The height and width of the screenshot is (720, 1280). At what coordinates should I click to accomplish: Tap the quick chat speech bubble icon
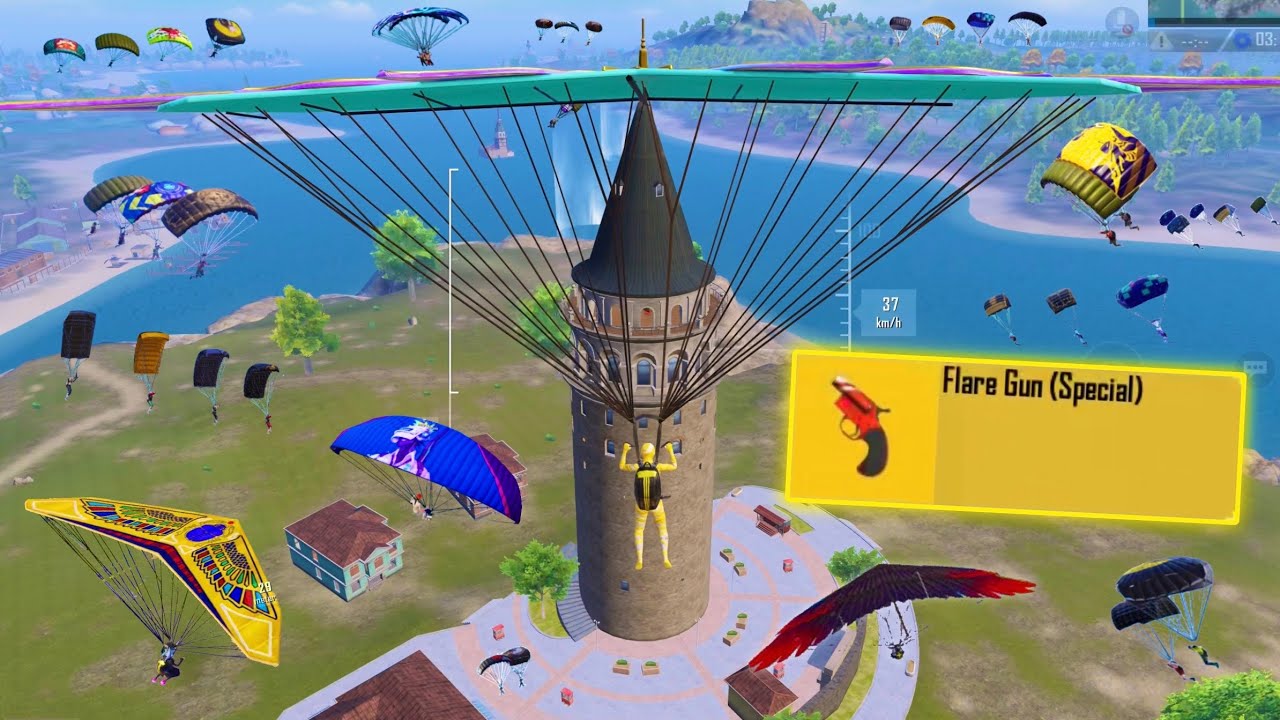(1256, 367)
